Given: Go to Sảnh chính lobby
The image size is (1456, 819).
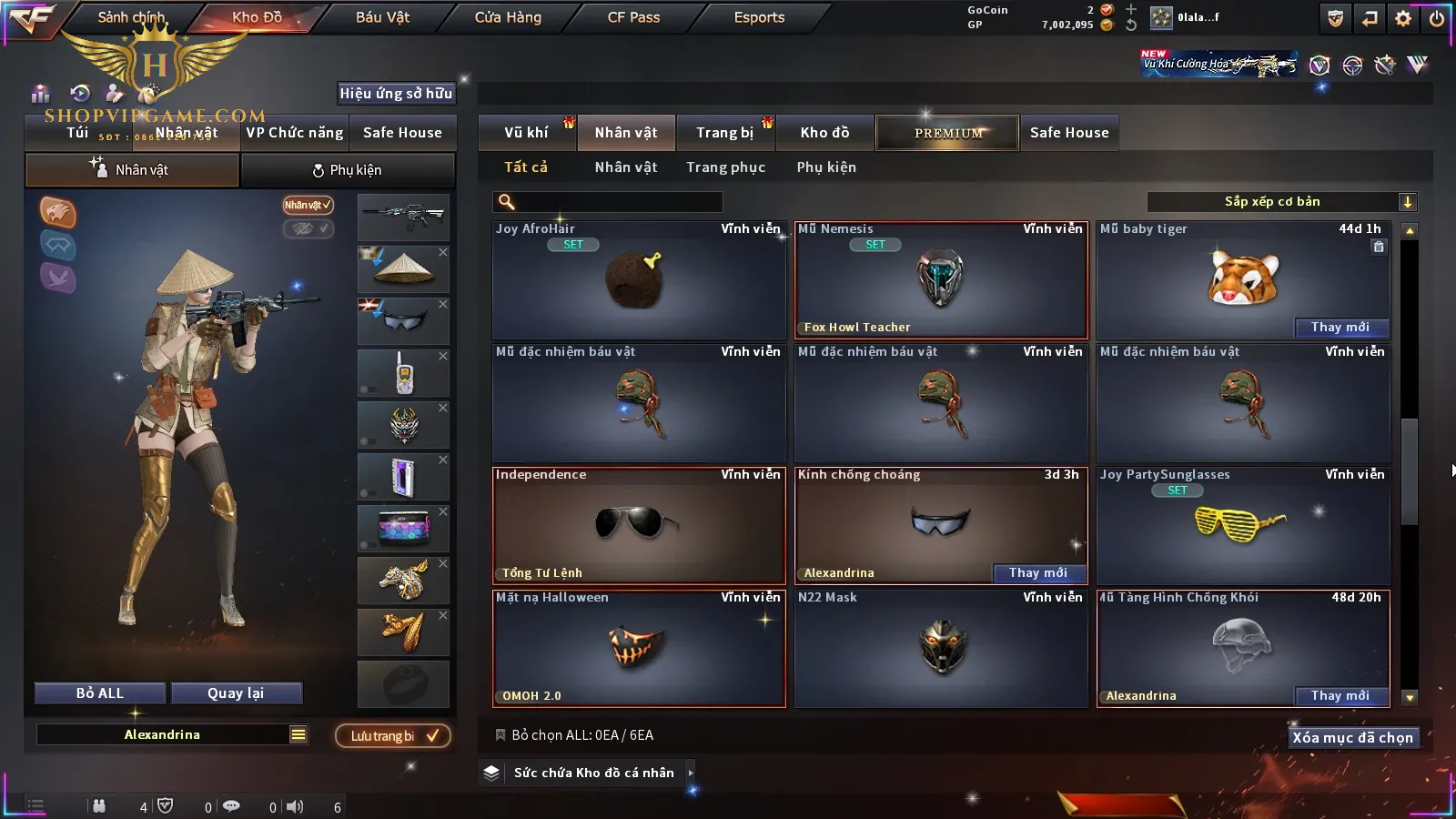Looking at the screenshot, I should point(131,17).
